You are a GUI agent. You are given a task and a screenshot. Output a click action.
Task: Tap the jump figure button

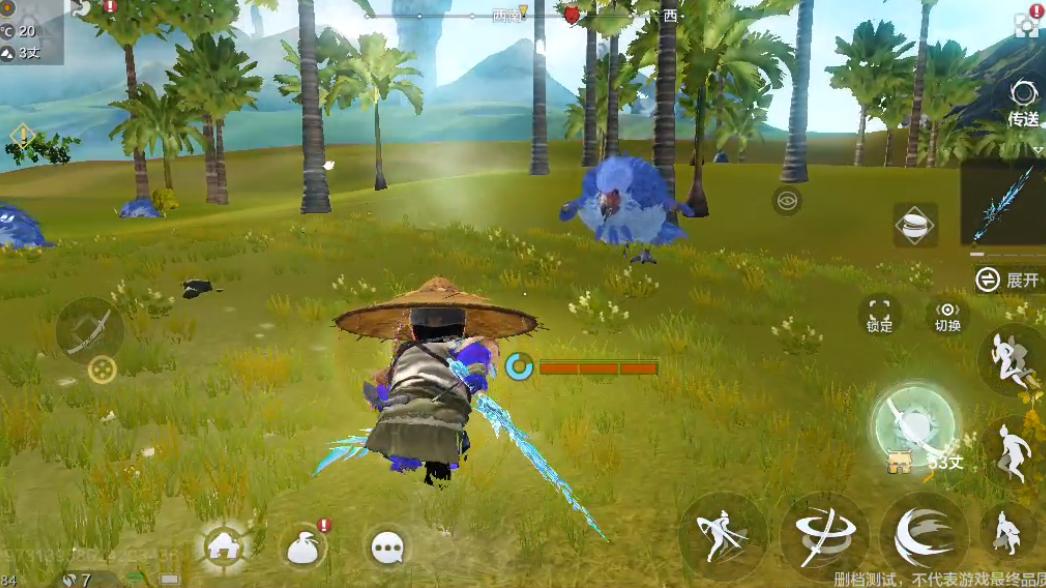point(1012,452)
